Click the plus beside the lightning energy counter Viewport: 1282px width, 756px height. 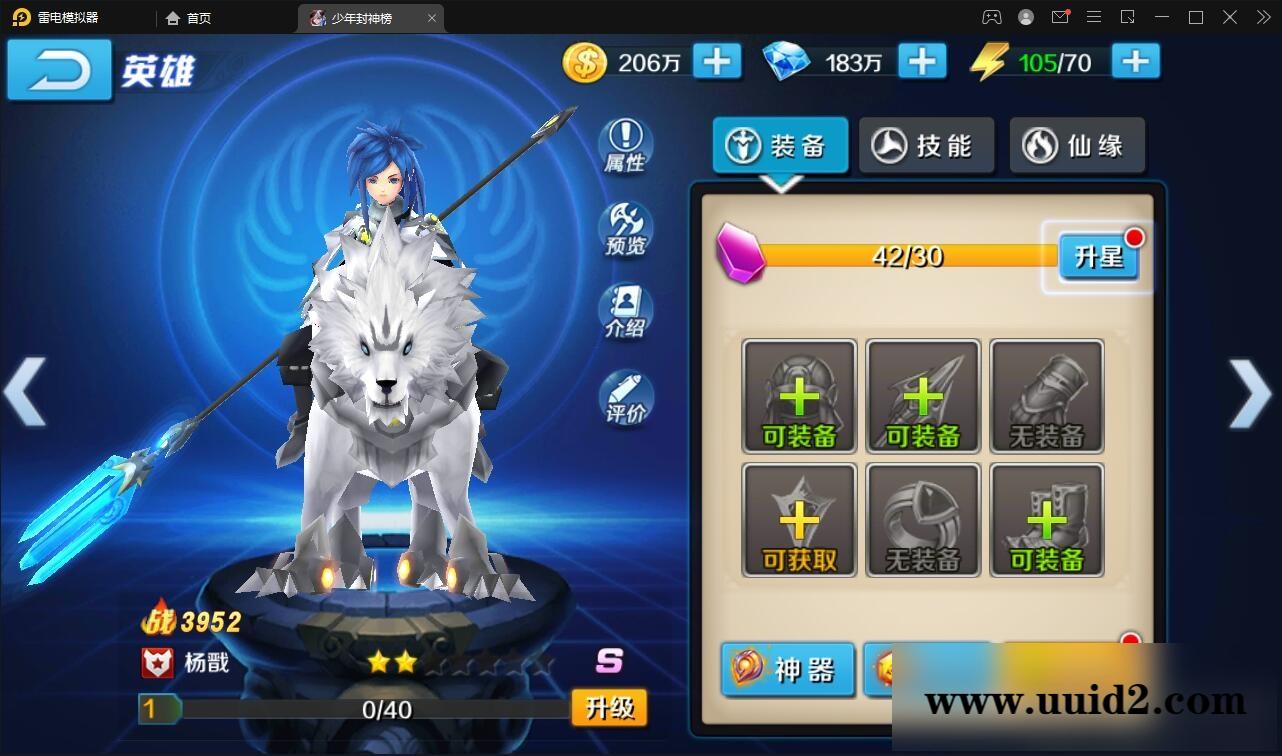point(1135,61)
